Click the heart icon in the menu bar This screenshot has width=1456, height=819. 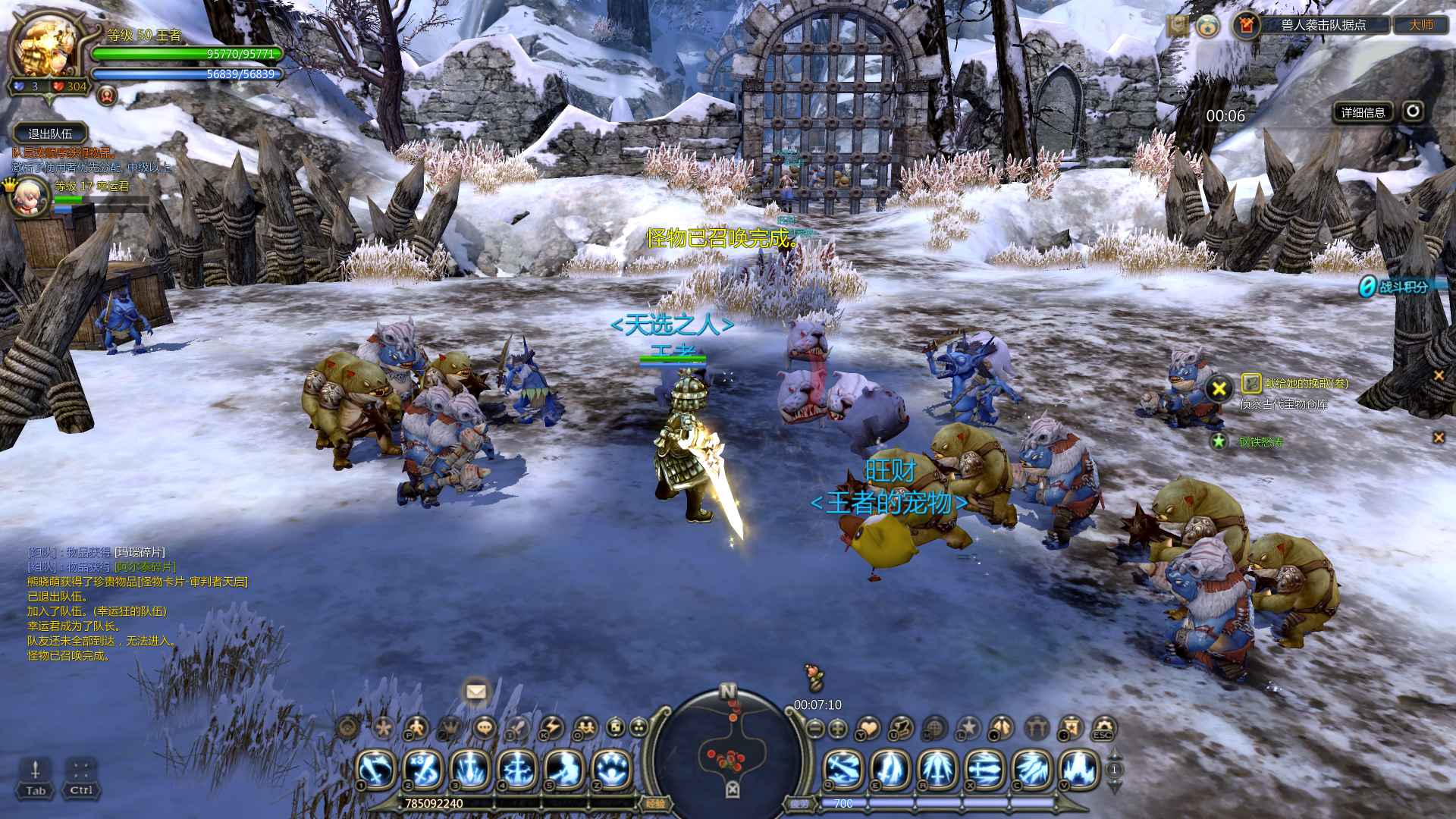coord(870,729)
